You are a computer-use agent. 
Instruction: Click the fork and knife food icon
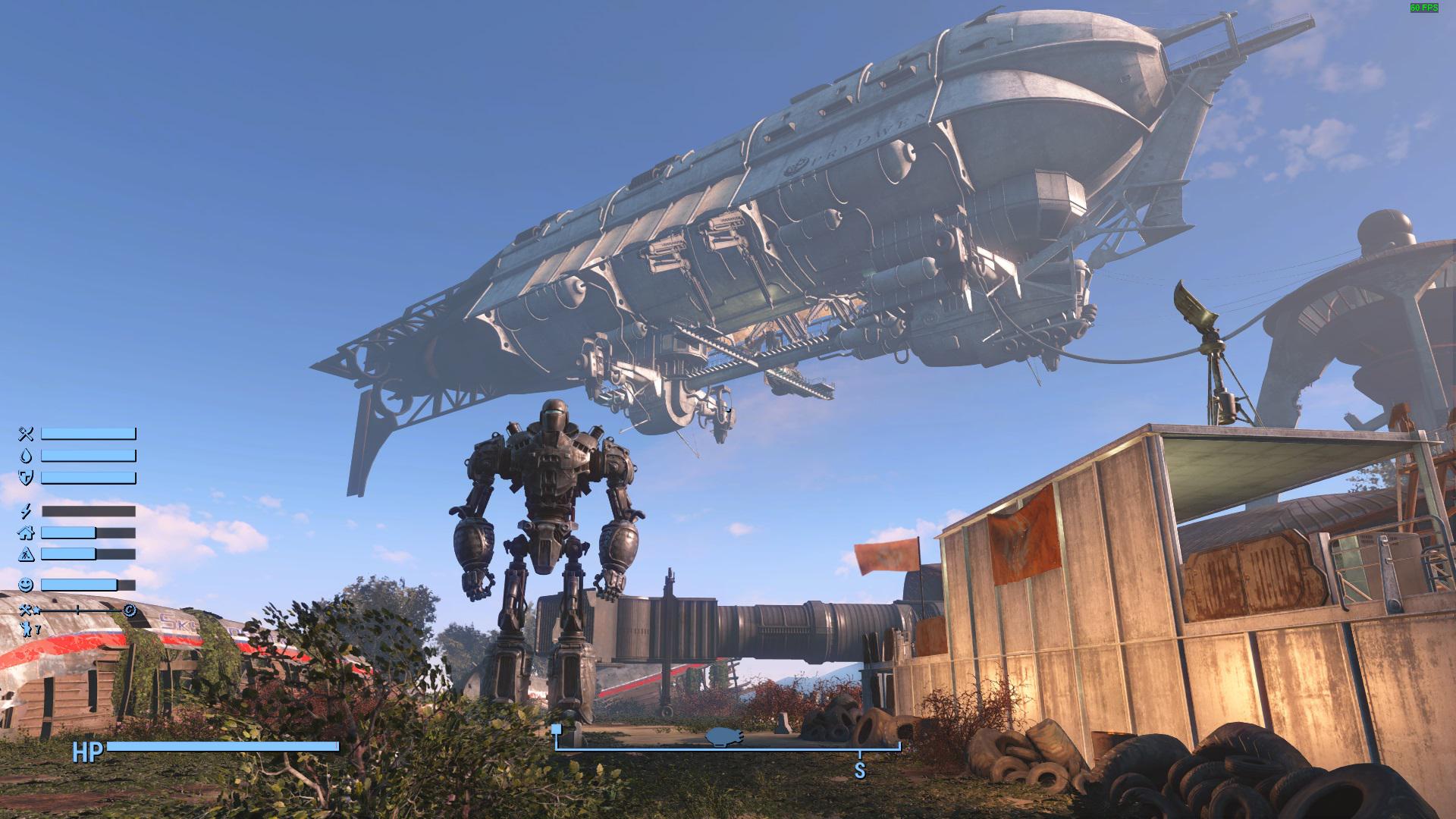pyautogui.click(x=27, y=434)
